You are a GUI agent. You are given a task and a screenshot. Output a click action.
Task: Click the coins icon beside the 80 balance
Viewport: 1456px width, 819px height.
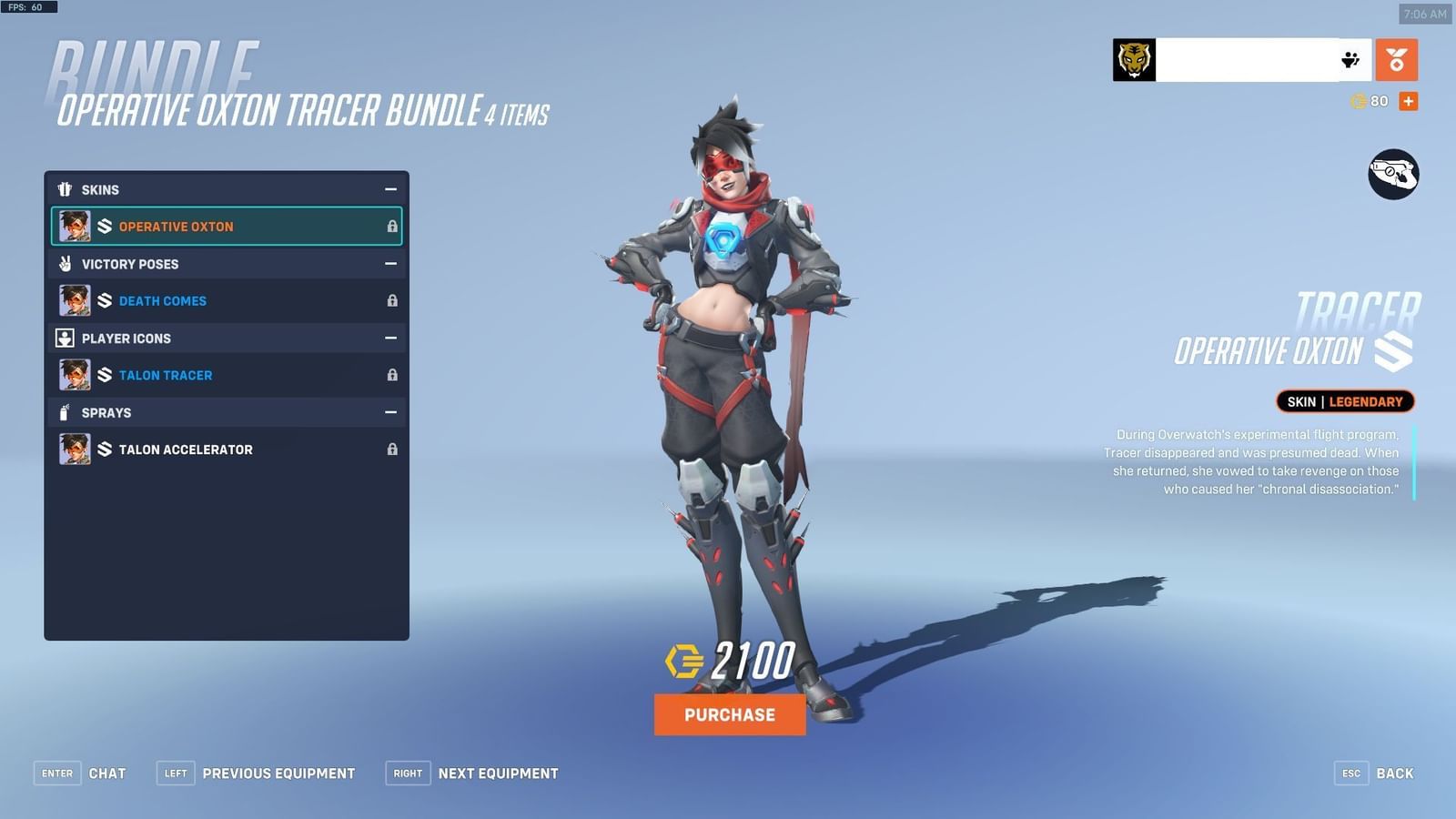click(1357, 101)
